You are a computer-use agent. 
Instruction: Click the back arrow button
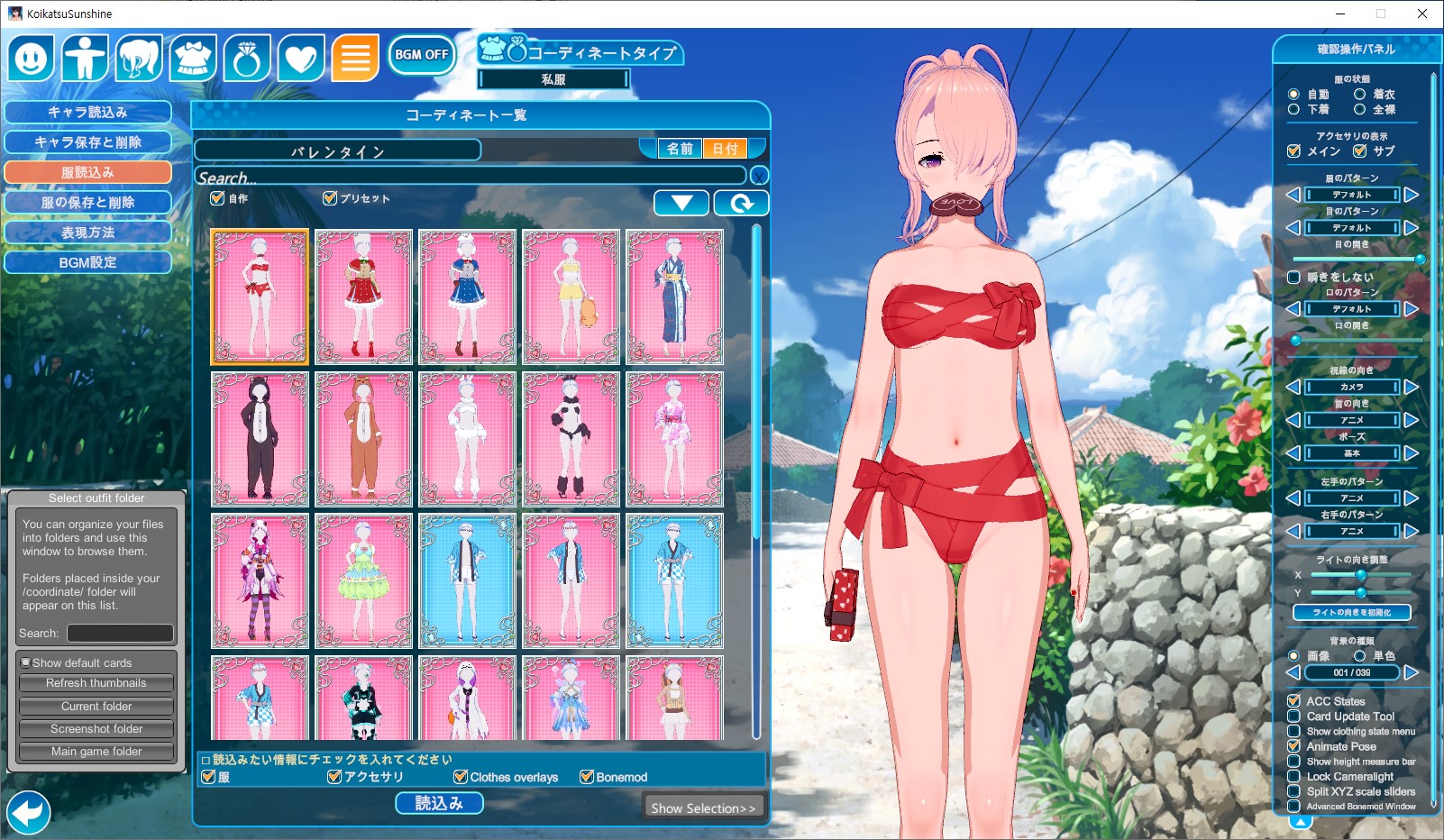(28, 813)
